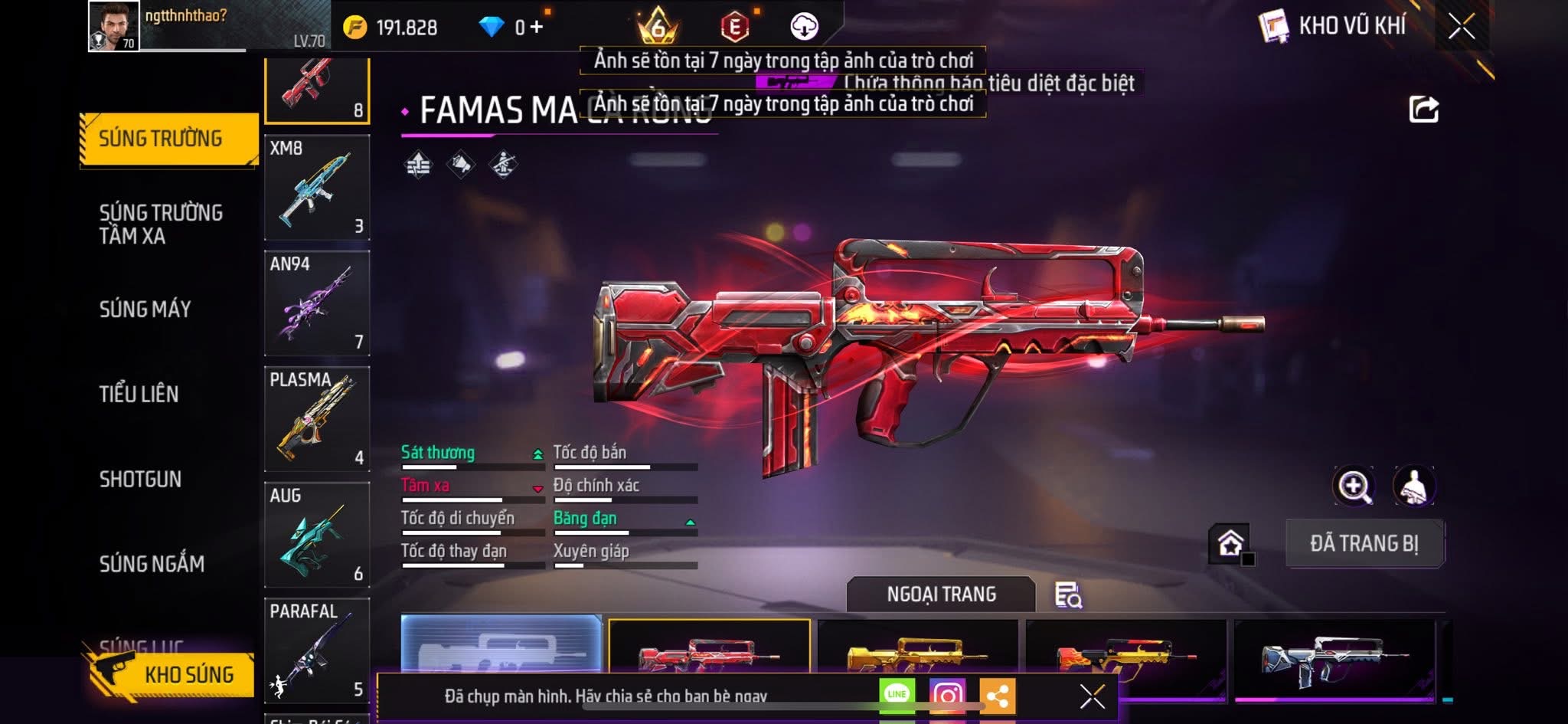1568x724 pixels.
Task: Switch to Súng Trường Tầm Xa category
Action: pyautogui.click(x=161, y=224)
